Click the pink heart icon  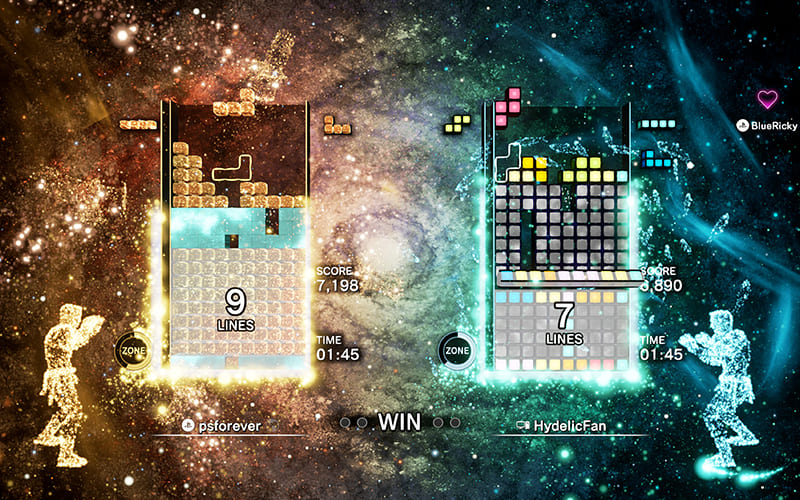coord(768,99)
